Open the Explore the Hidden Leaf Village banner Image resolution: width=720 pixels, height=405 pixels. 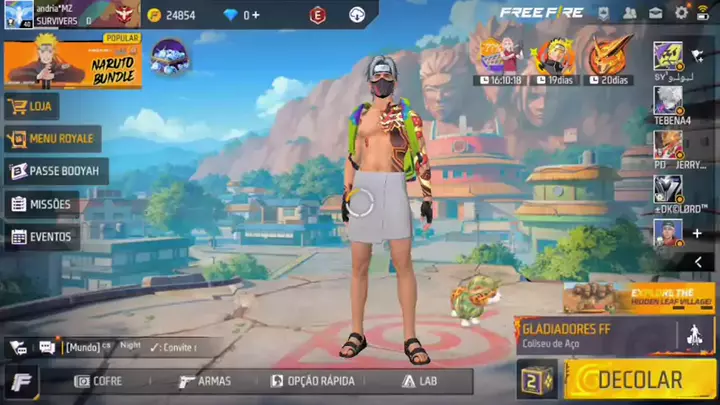638,296
